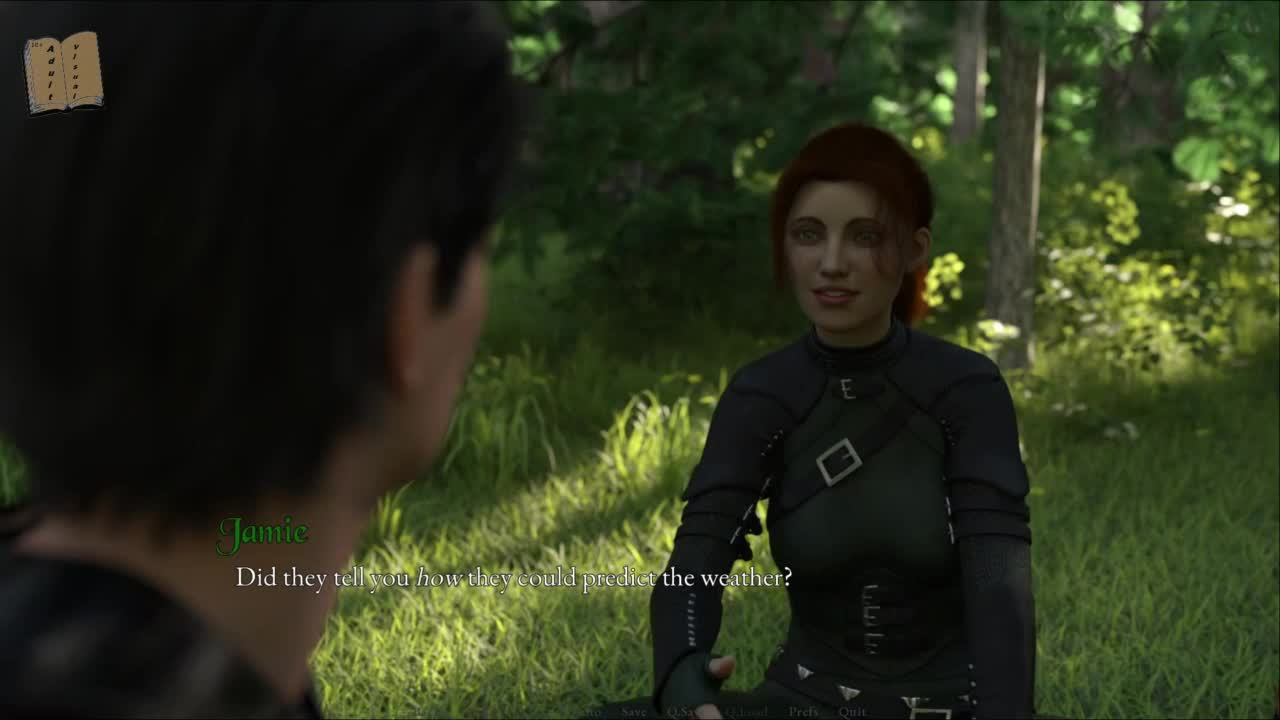Quick save with Q.Save
1280x720 pixels.
(686, 711)
